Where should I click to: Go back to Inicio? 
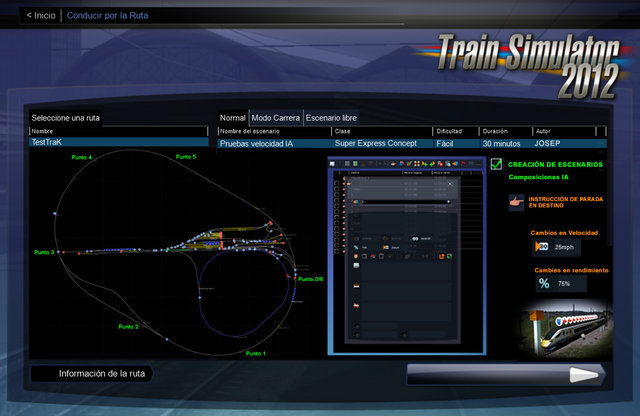(41, 15)
